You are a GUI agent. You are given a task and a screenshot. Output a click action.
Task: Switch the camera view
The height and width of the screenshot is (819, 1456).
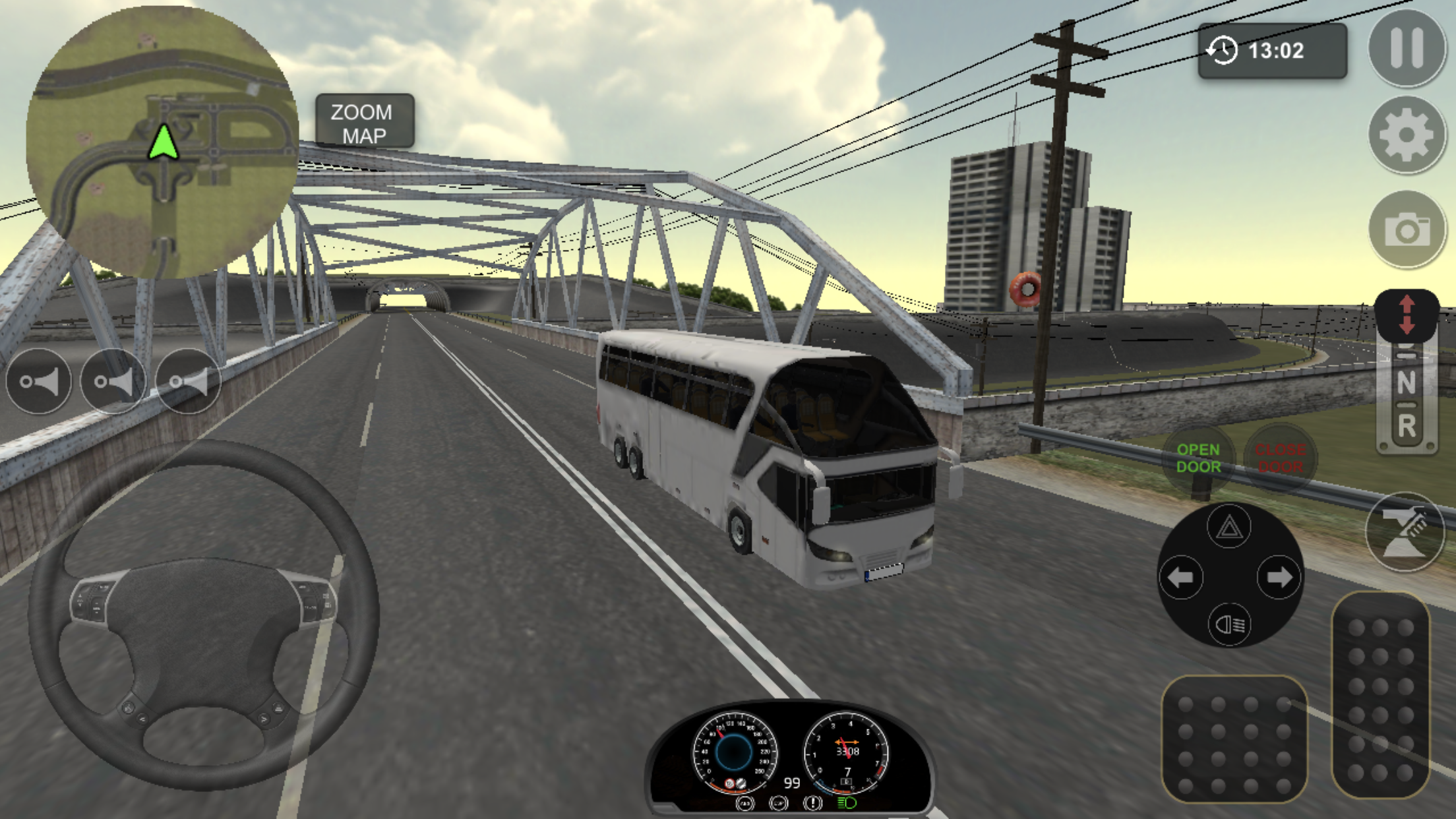pos(1406,229)
